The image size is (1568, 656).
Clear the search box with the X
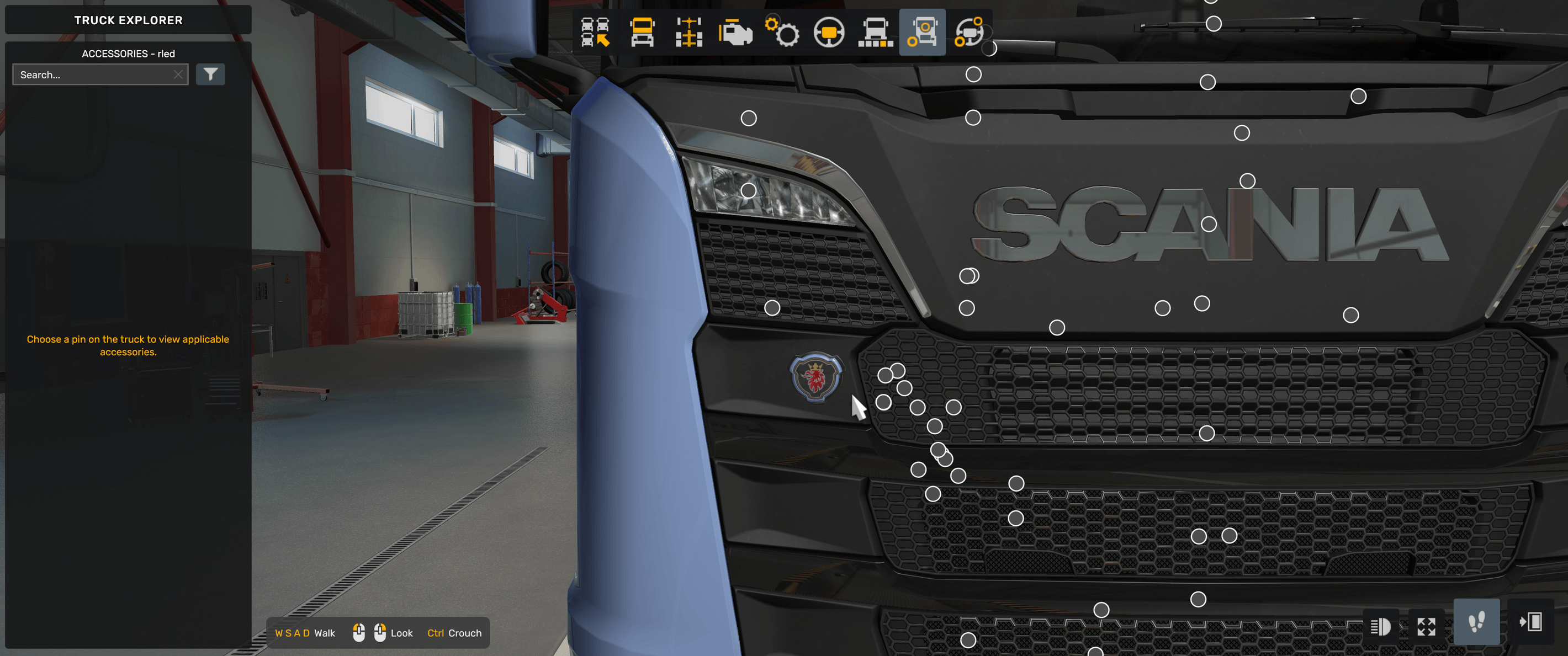point(178,73)
